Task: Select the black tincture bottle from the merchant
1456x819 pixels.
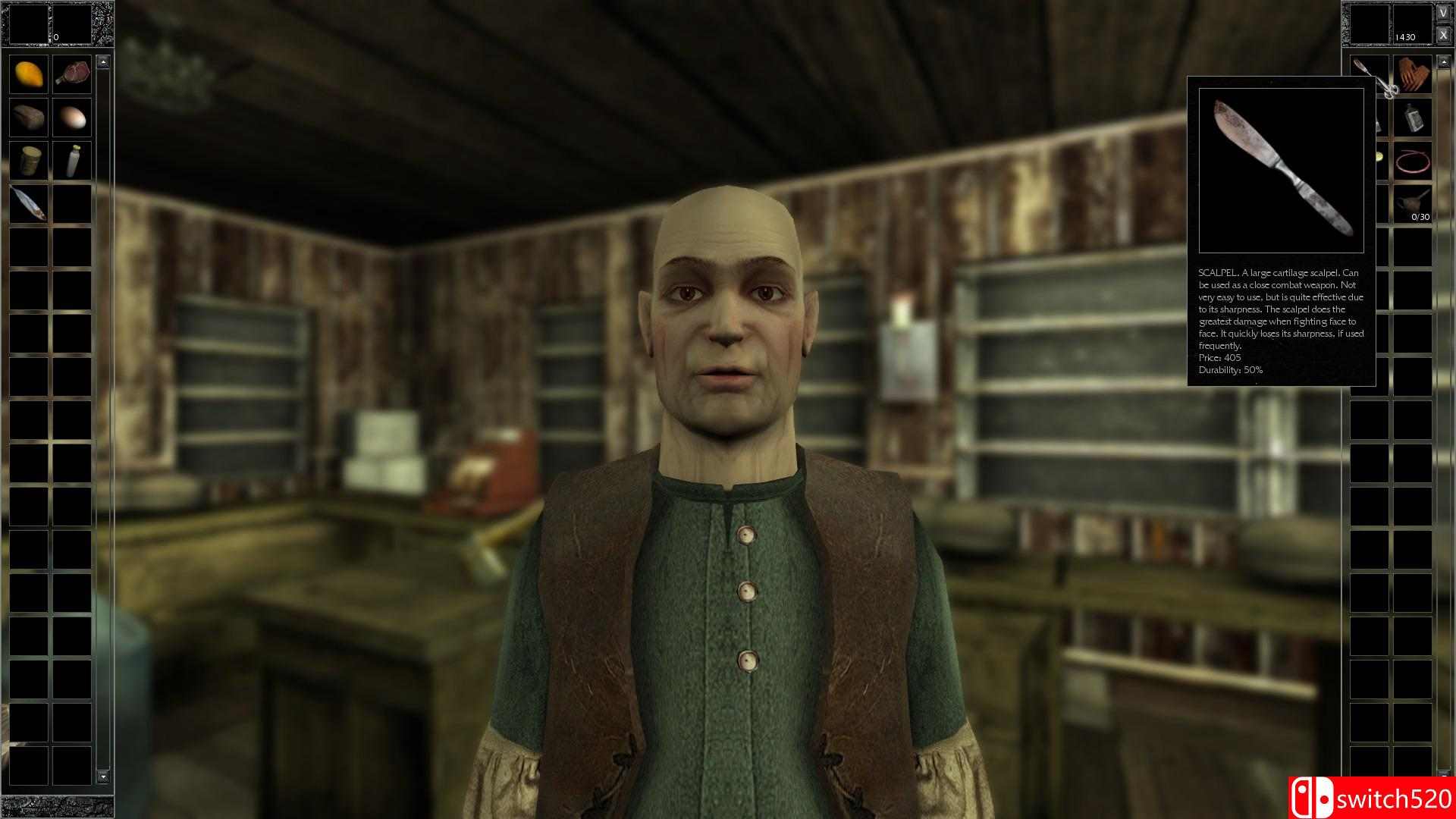Action: 1413,118
